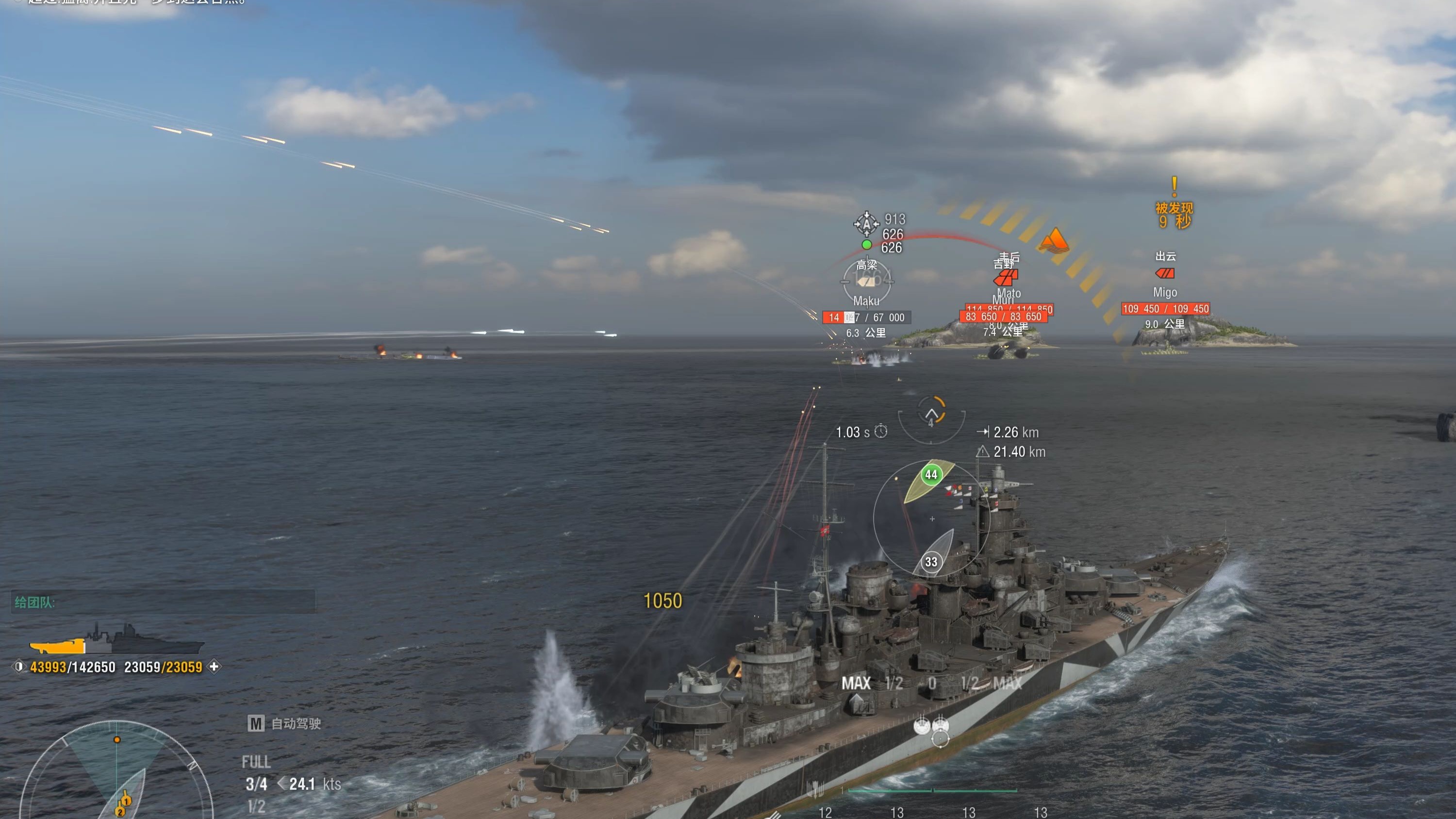
Task: Select the priority target A crosshair icon
Action: pyautogui.click(x=866, y=224)
